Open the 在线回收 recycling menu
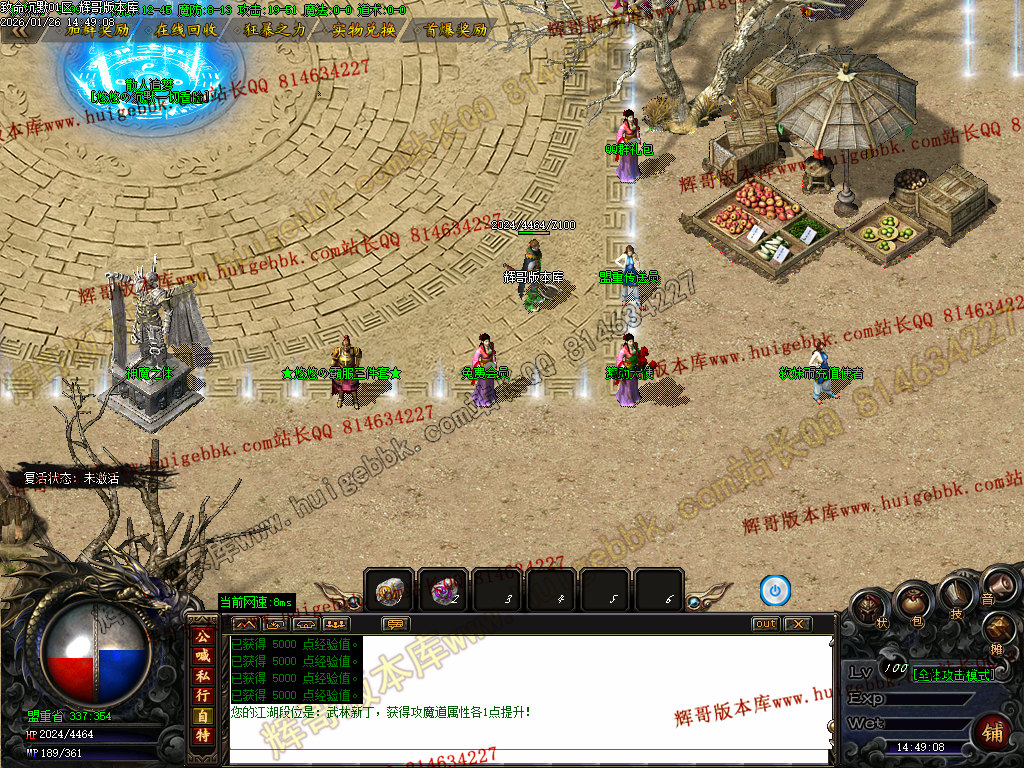The image size is (1024, 768). click(x=186, y=30)
